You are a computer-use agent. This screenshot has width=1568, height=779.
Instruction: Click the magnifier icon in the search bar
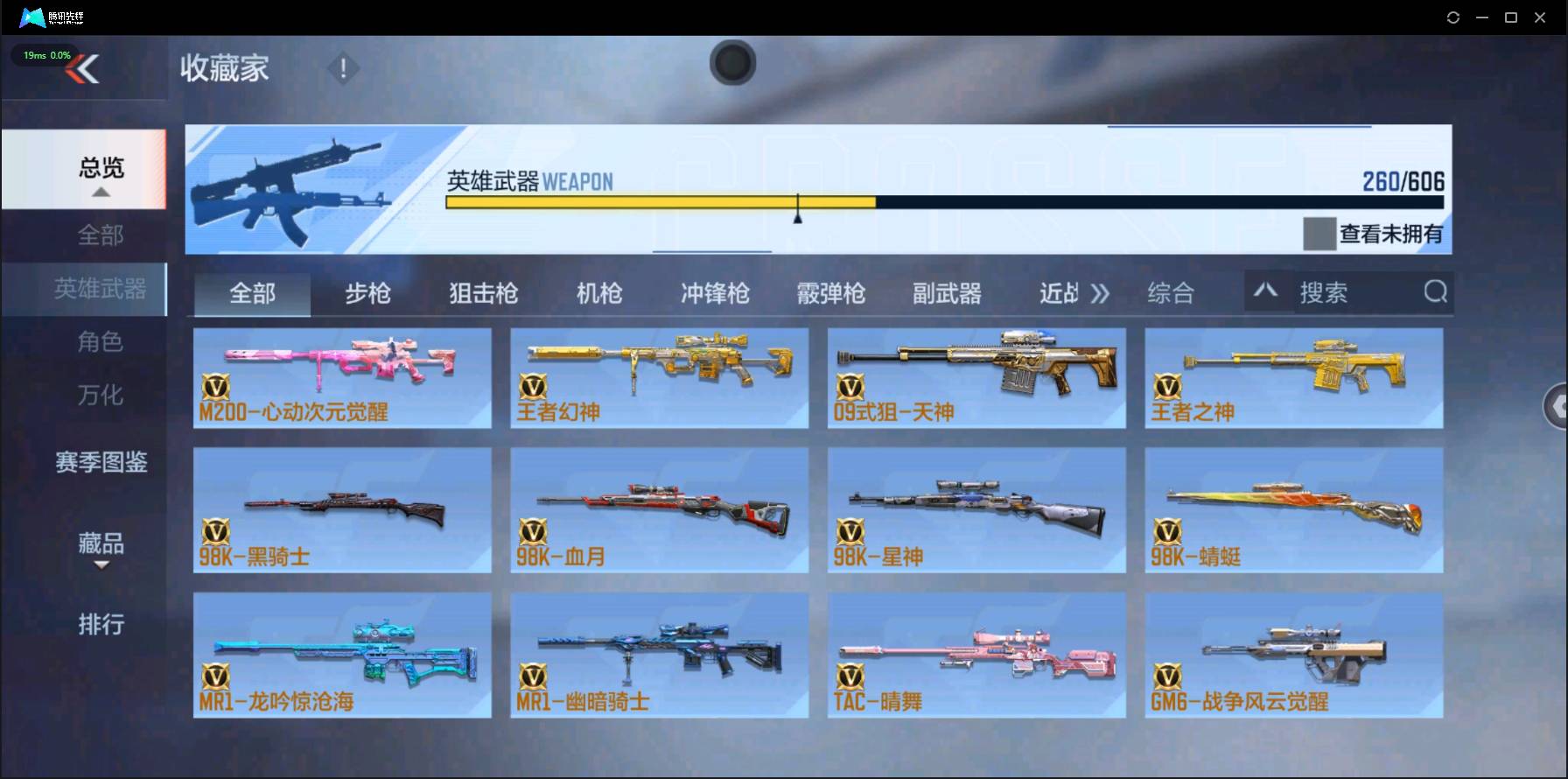click(x=1433, y=291)
